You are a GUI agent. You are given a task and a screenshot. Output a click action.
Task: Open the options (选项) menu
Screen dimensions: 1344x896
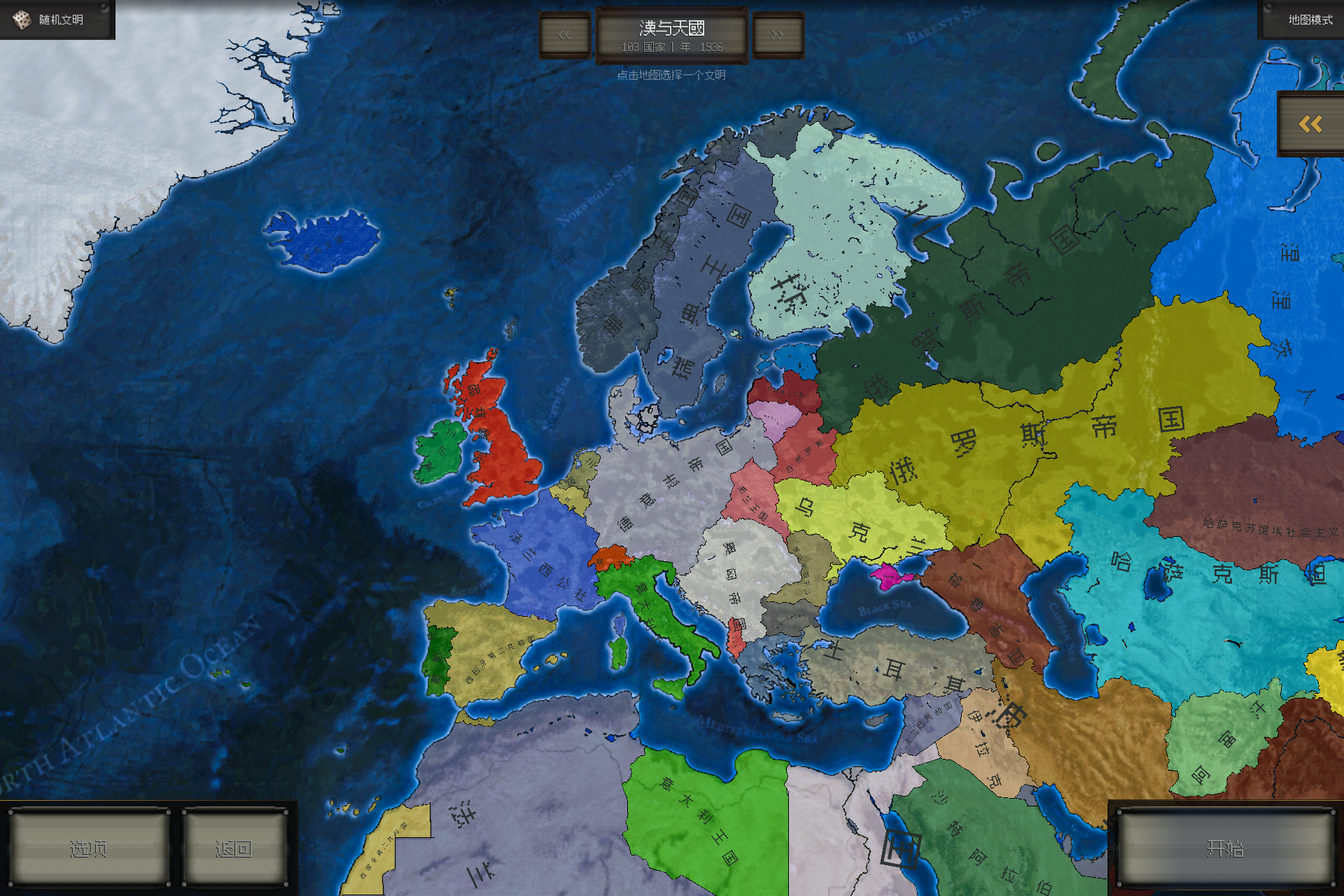pyautogui.click(x=89, y=848)
